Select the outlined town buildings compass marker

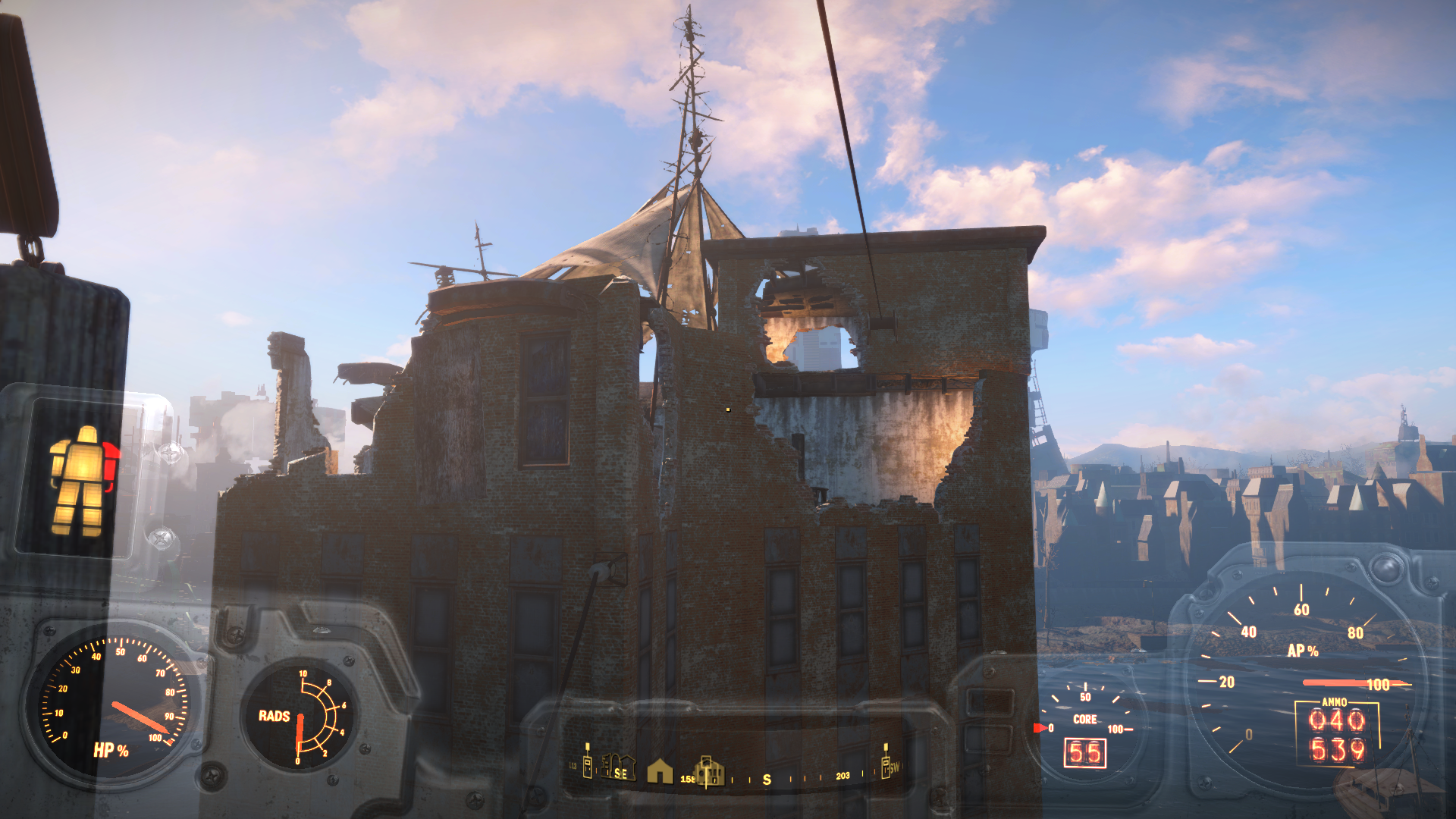(618, 767)
